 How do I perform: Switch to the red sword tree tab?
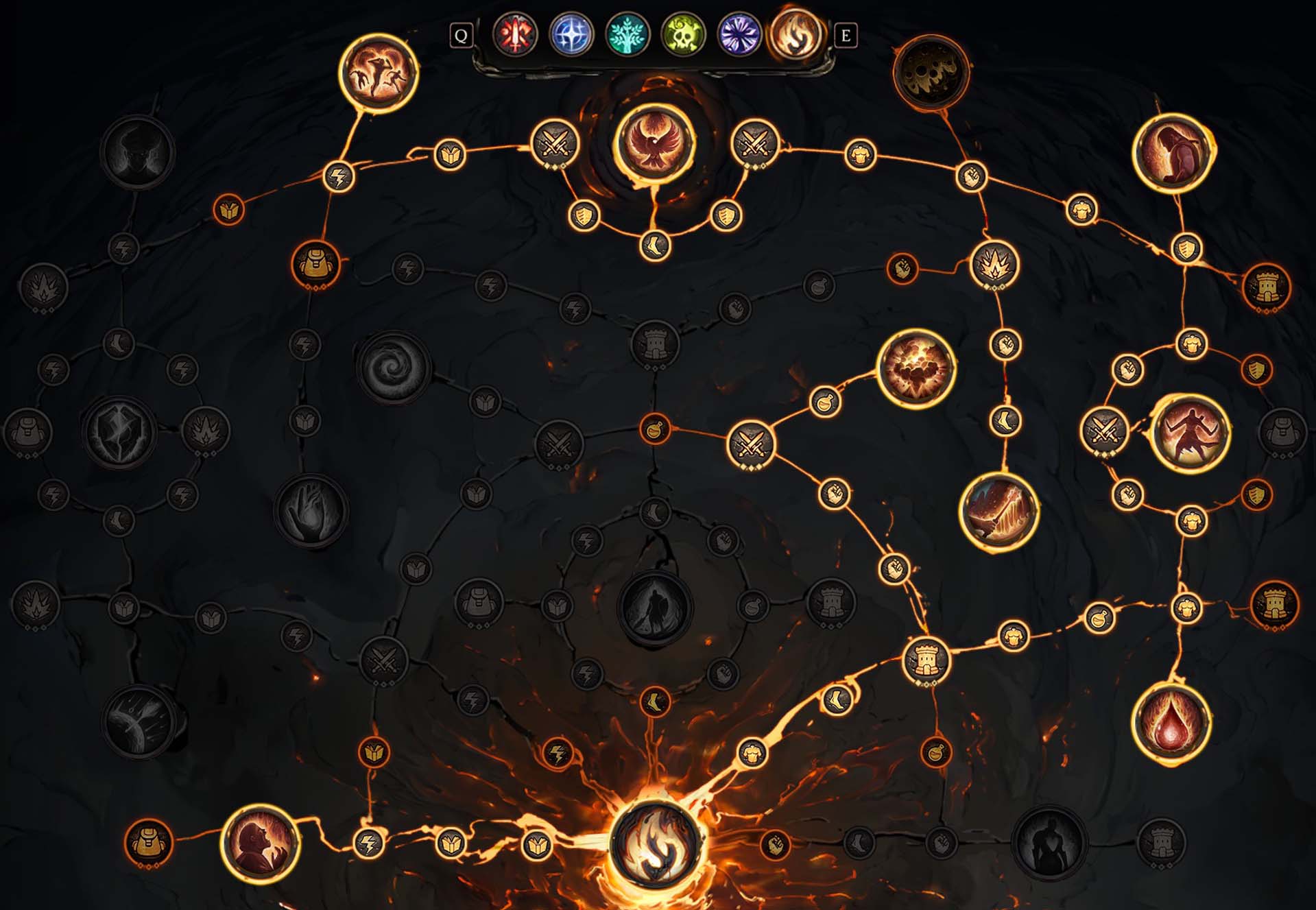(515, 34)
